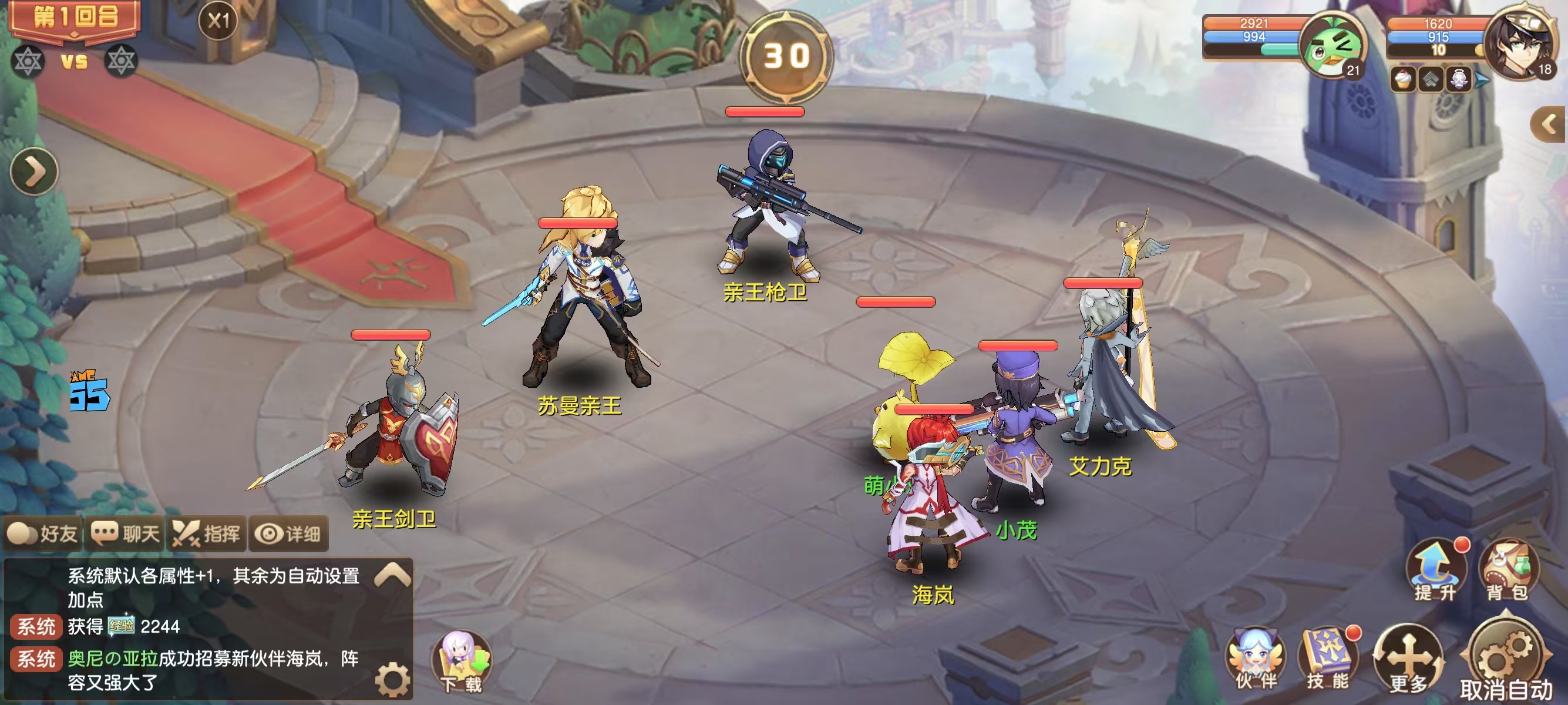Image resolution: width=1568 pixels, height=705 pixels.
Task: Open chat settings gear icon
Action: pyautogui.click(x=393, y=679)
